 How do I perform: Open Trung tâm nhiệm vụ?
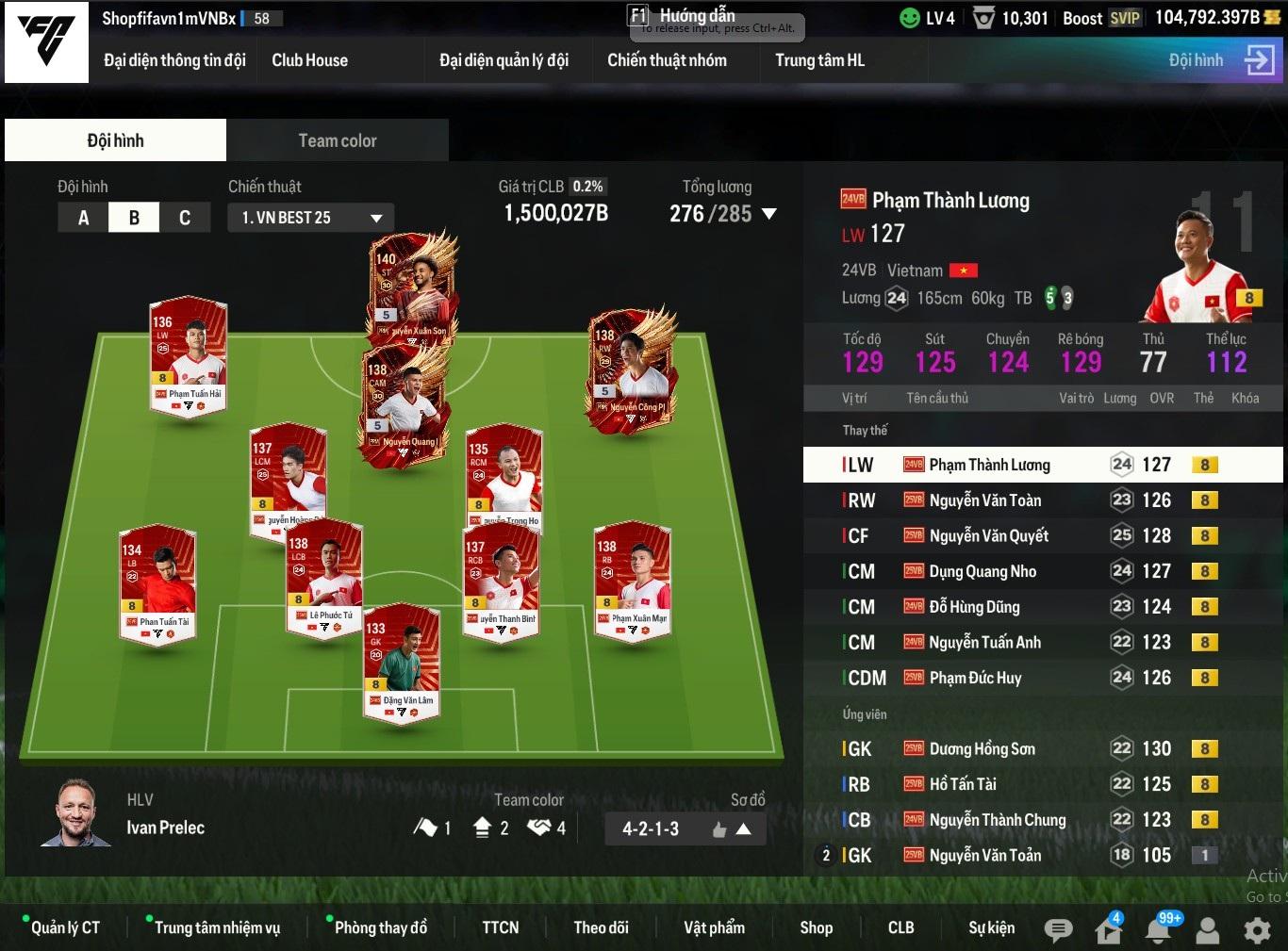(217, 927)
